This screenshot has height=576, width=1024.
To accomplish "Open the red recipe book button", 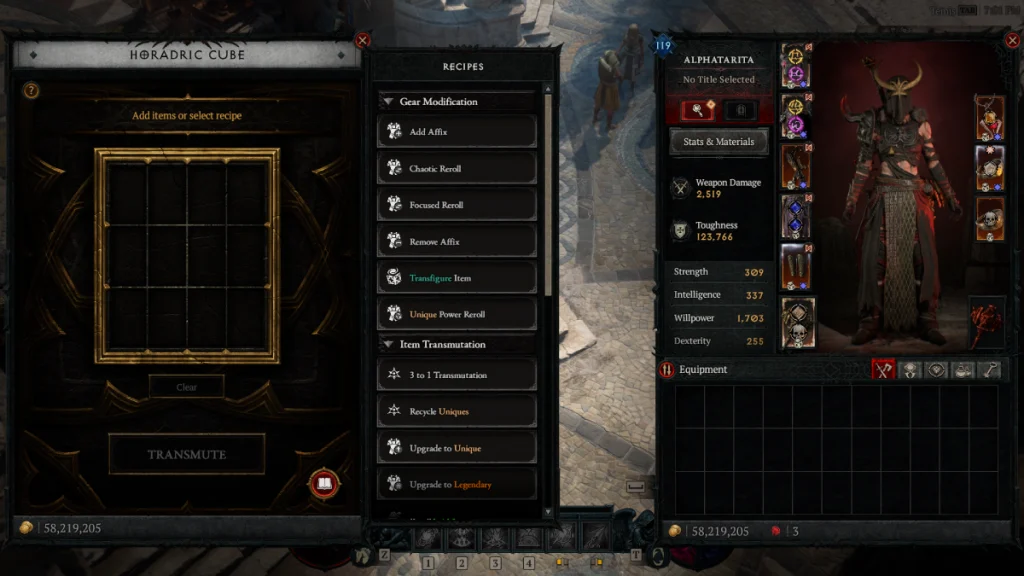I will pos(324,485).
